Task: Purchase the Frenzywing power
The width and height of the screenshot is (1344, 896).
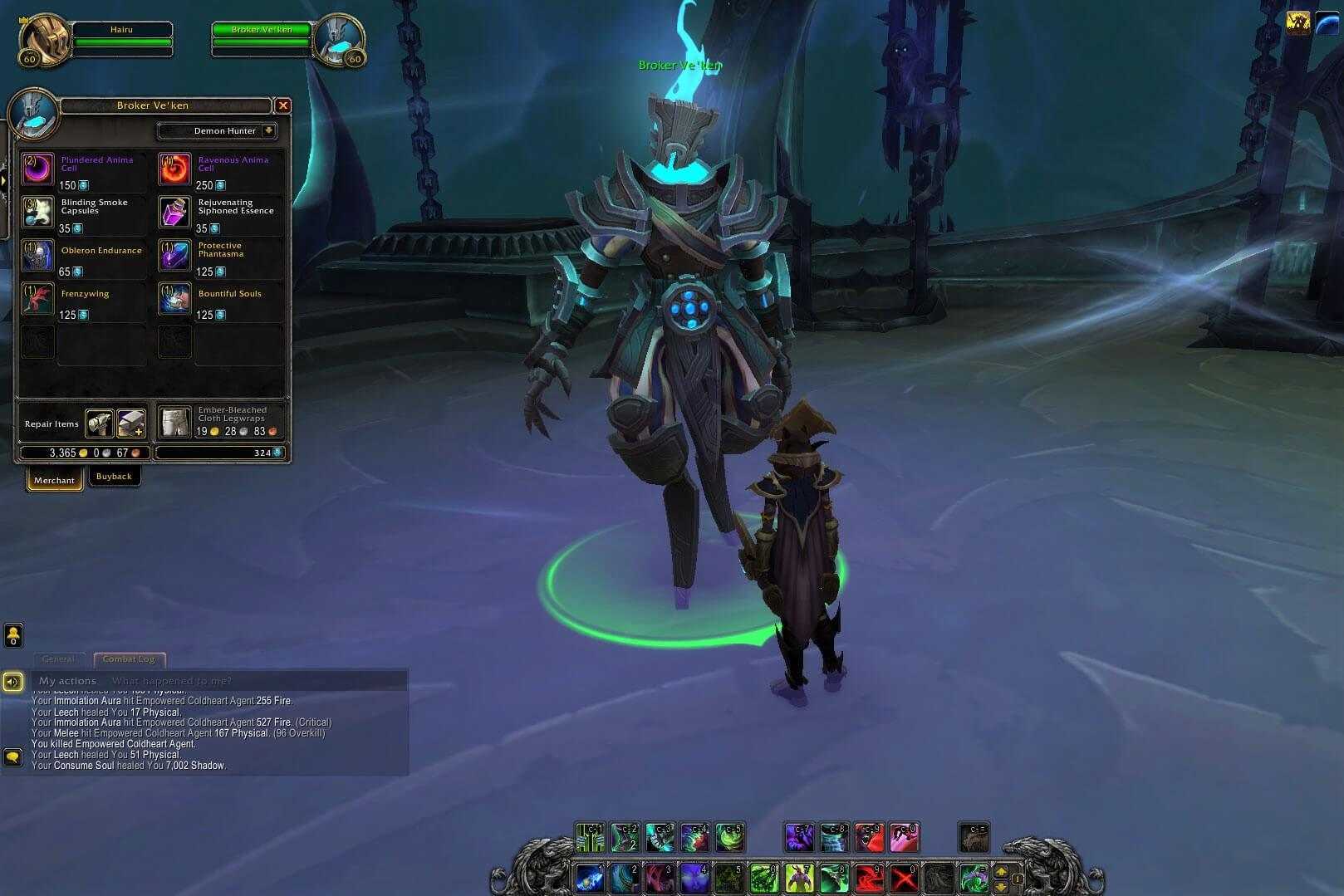Action: (x=38, y=299)
